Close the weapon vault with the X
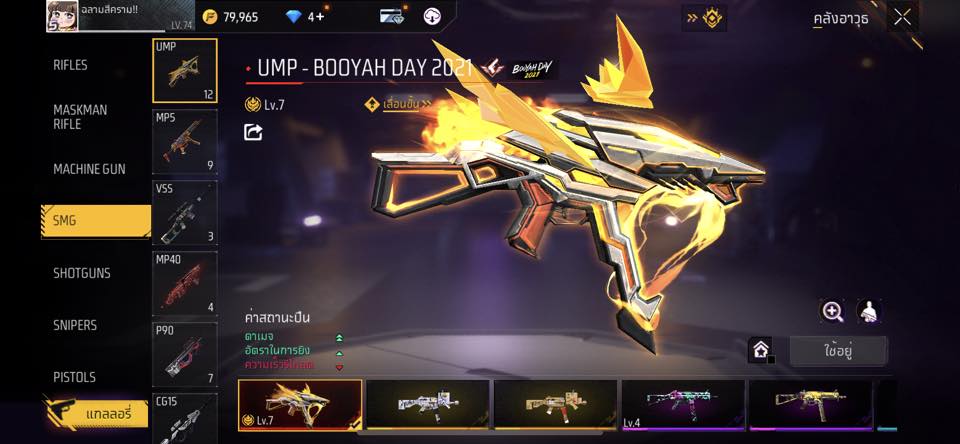The image size is (960, 444). pos(902,17)
